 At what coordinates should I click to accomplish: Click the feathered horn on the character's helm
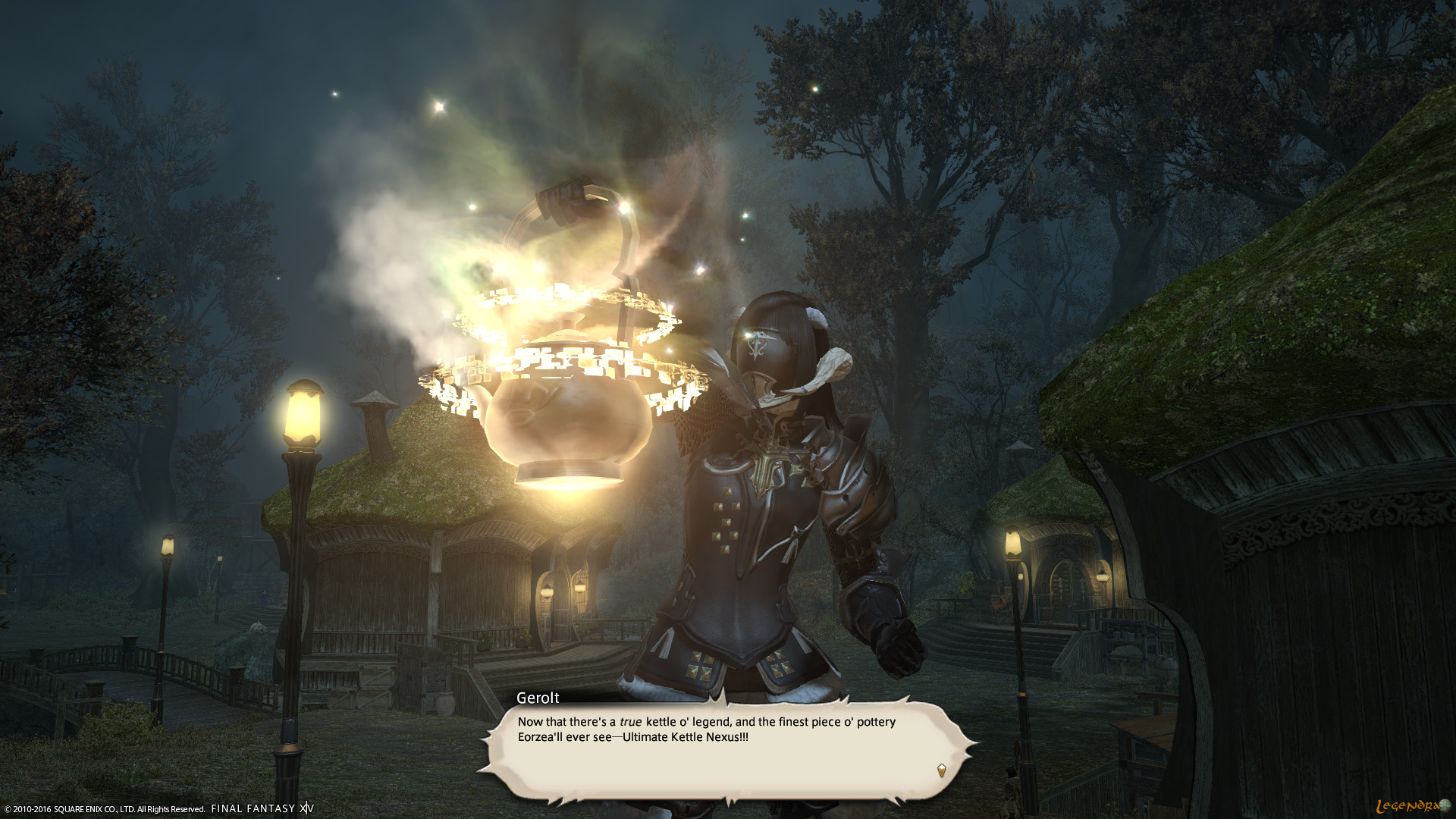tap(834, 364)
